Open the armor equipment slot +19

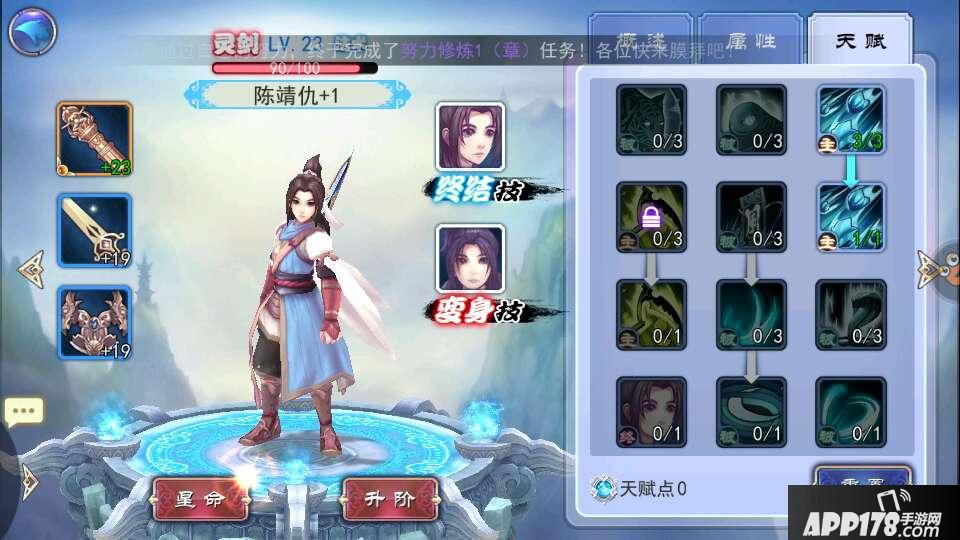95,322
